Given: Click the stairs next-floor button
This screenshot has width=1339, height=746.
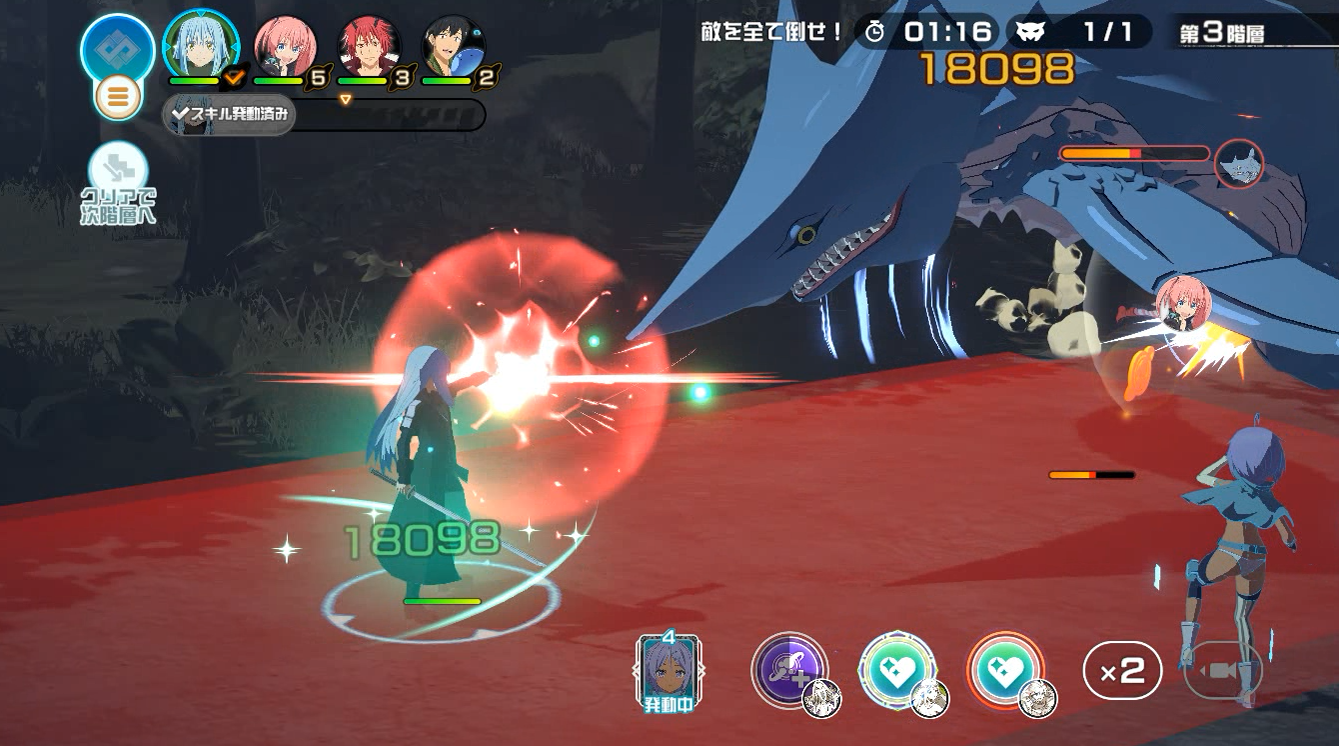Looking at the screenshot, I should click(118, 170).
